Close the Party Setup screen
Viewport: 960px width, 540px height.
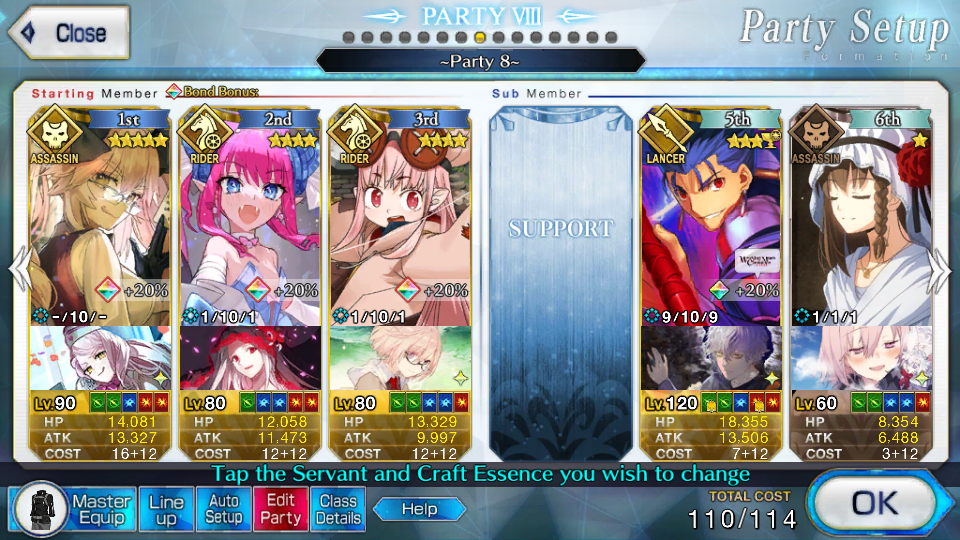[x=68, y=32]
